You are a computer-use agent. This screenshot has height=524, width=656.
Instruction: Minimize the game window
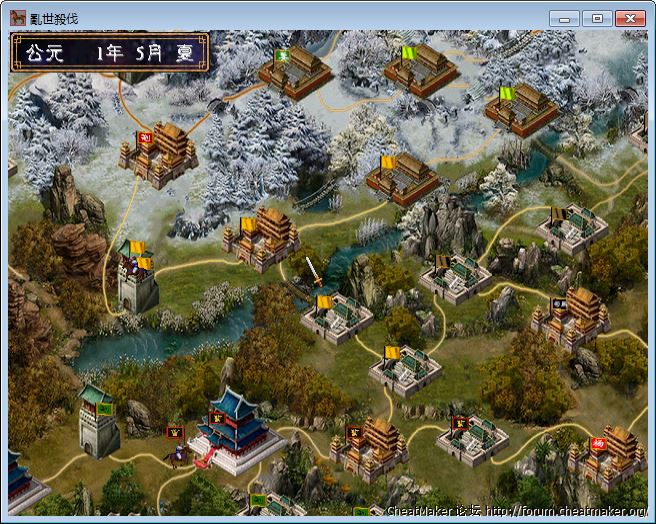(565, 18)
